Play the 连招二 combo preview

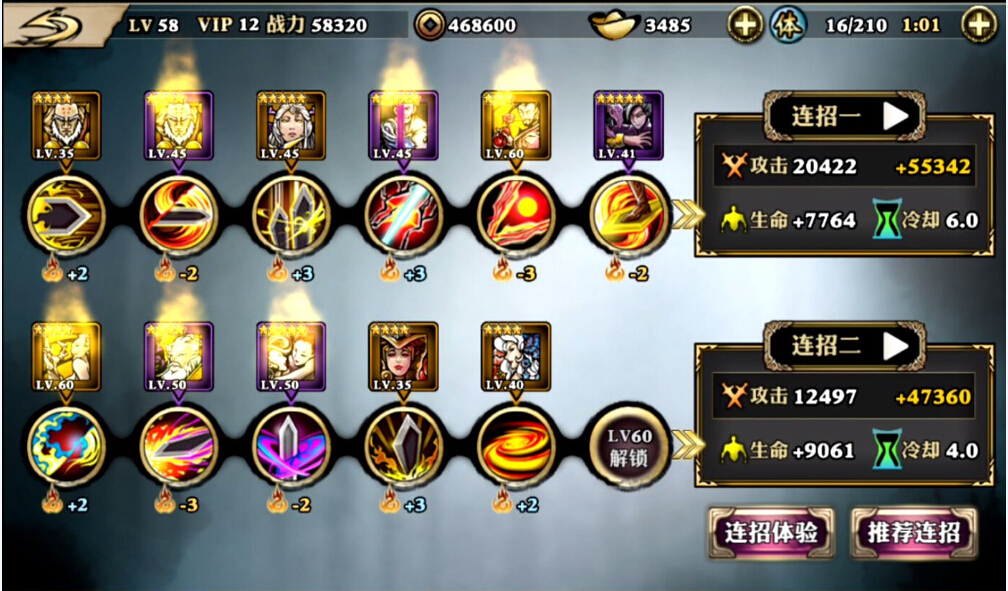(x=896, y=346)
